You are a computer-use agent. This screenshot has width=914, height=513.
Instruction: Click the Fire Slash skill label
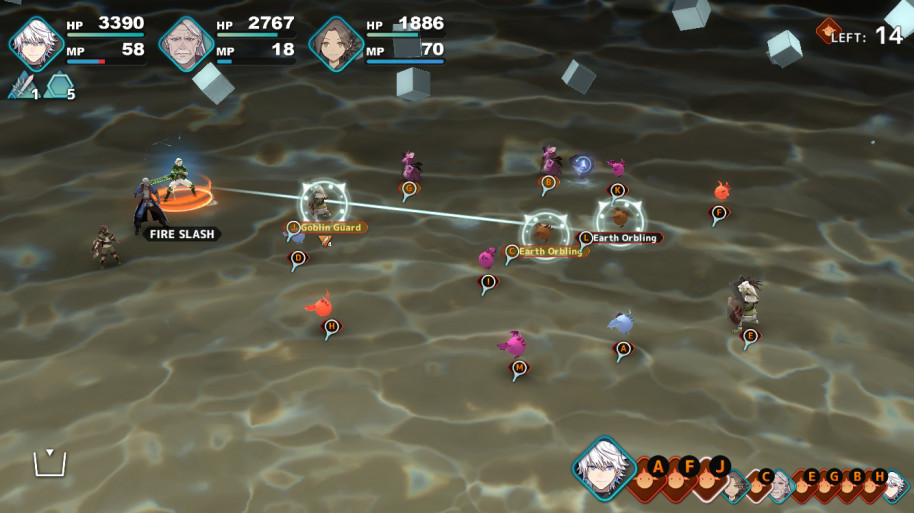click(180, 234)
